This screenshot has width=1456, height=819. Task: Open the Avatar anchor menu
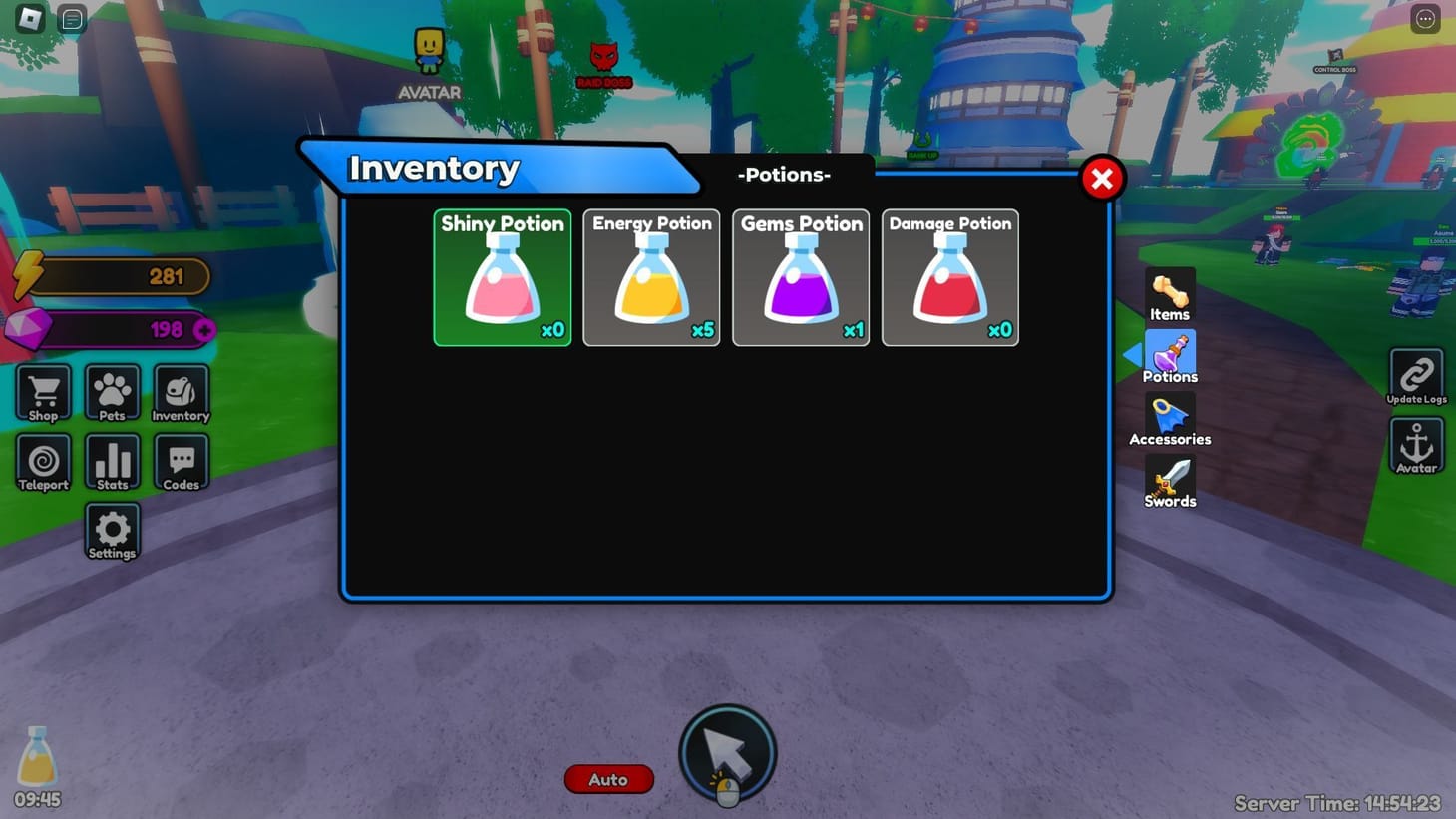click(1415, 446)
